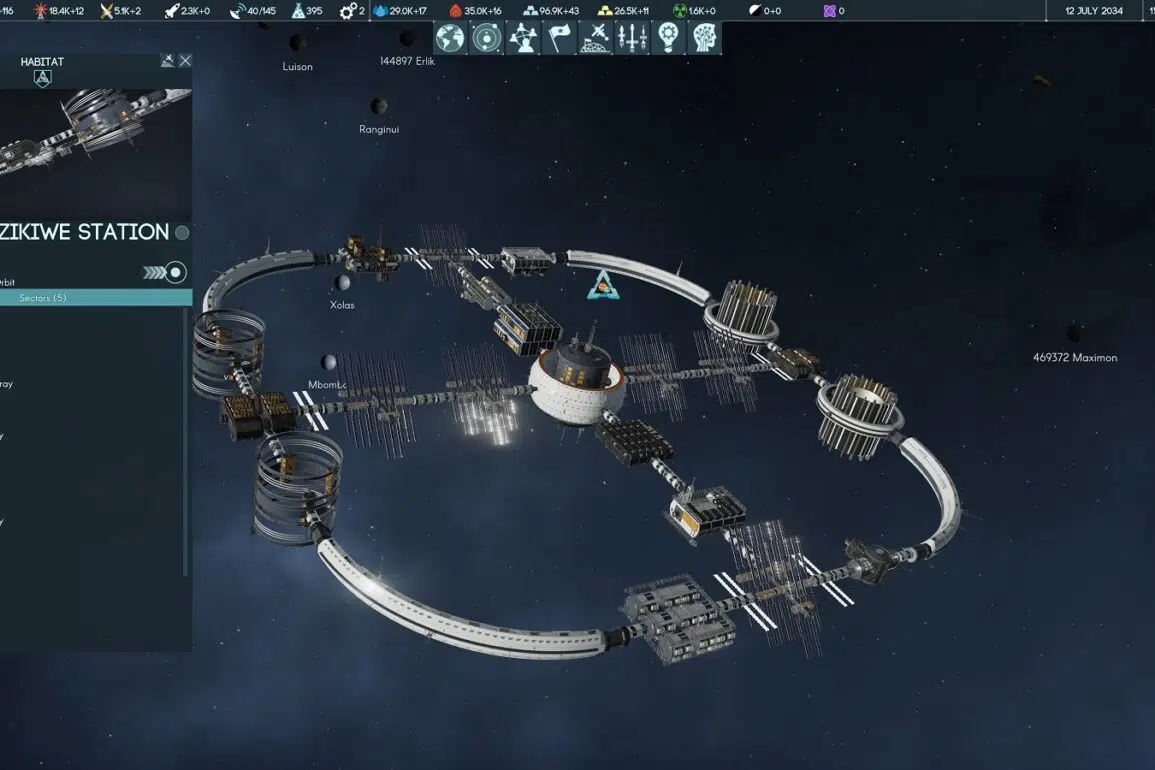This screenshot has height=770, width=1155.
Task: Open the habitats dome and station panel
Action: pos(595,38)
